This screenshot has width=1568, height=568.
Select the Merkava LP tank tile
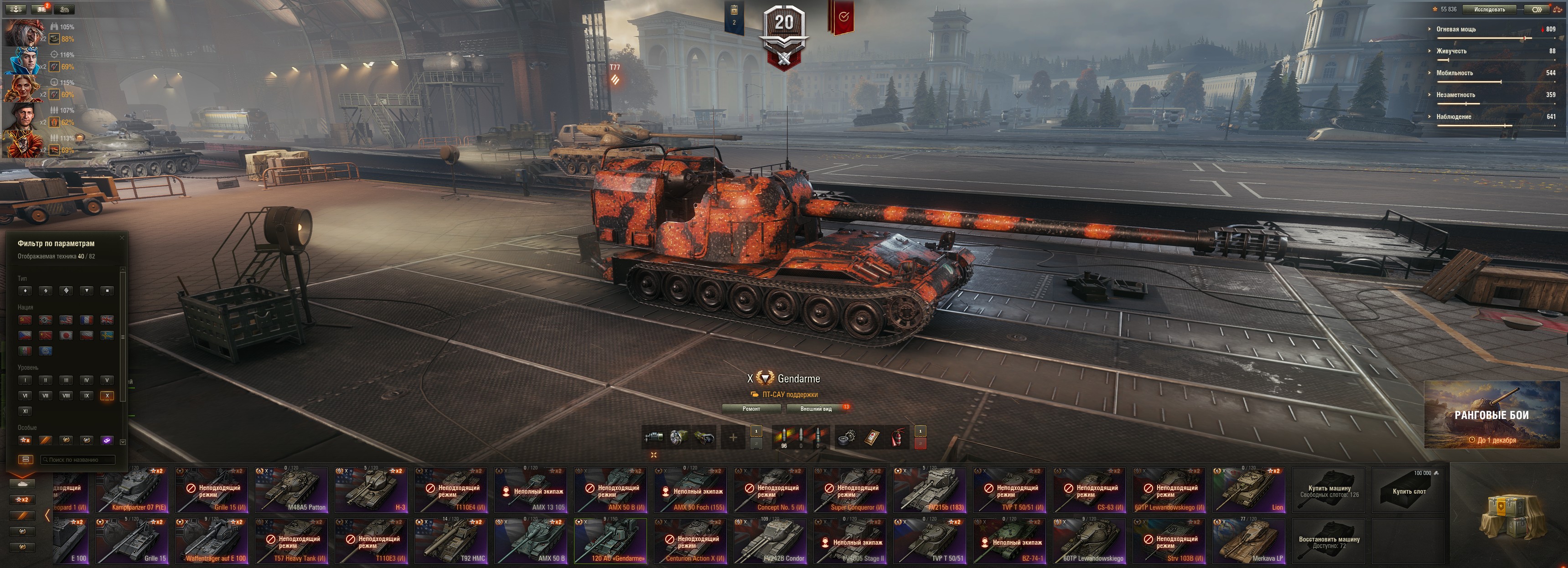pyautogui.click(x=1248, y=541)
